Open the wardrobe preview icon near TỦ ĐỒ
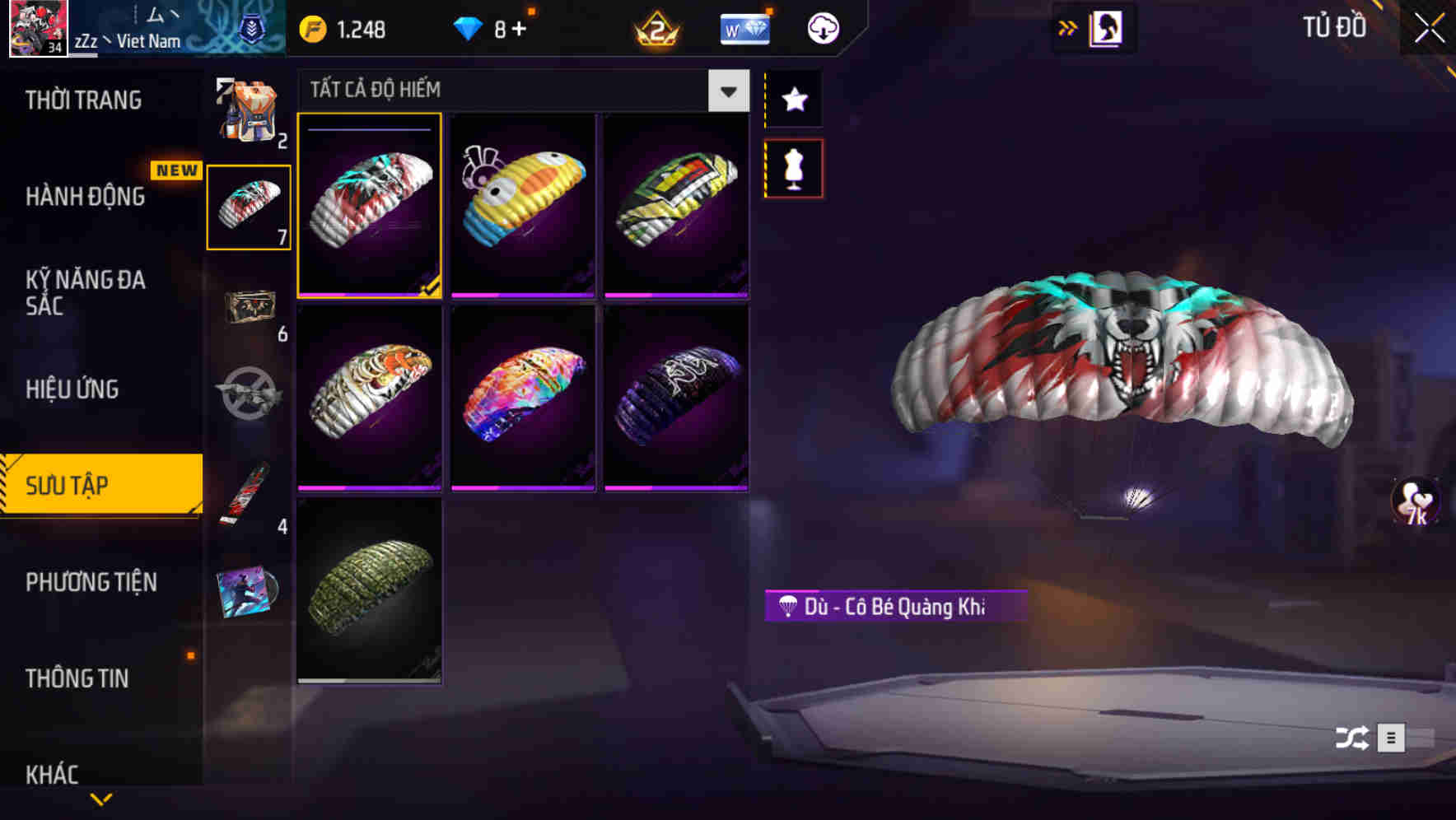 (x=1106, y=27)
